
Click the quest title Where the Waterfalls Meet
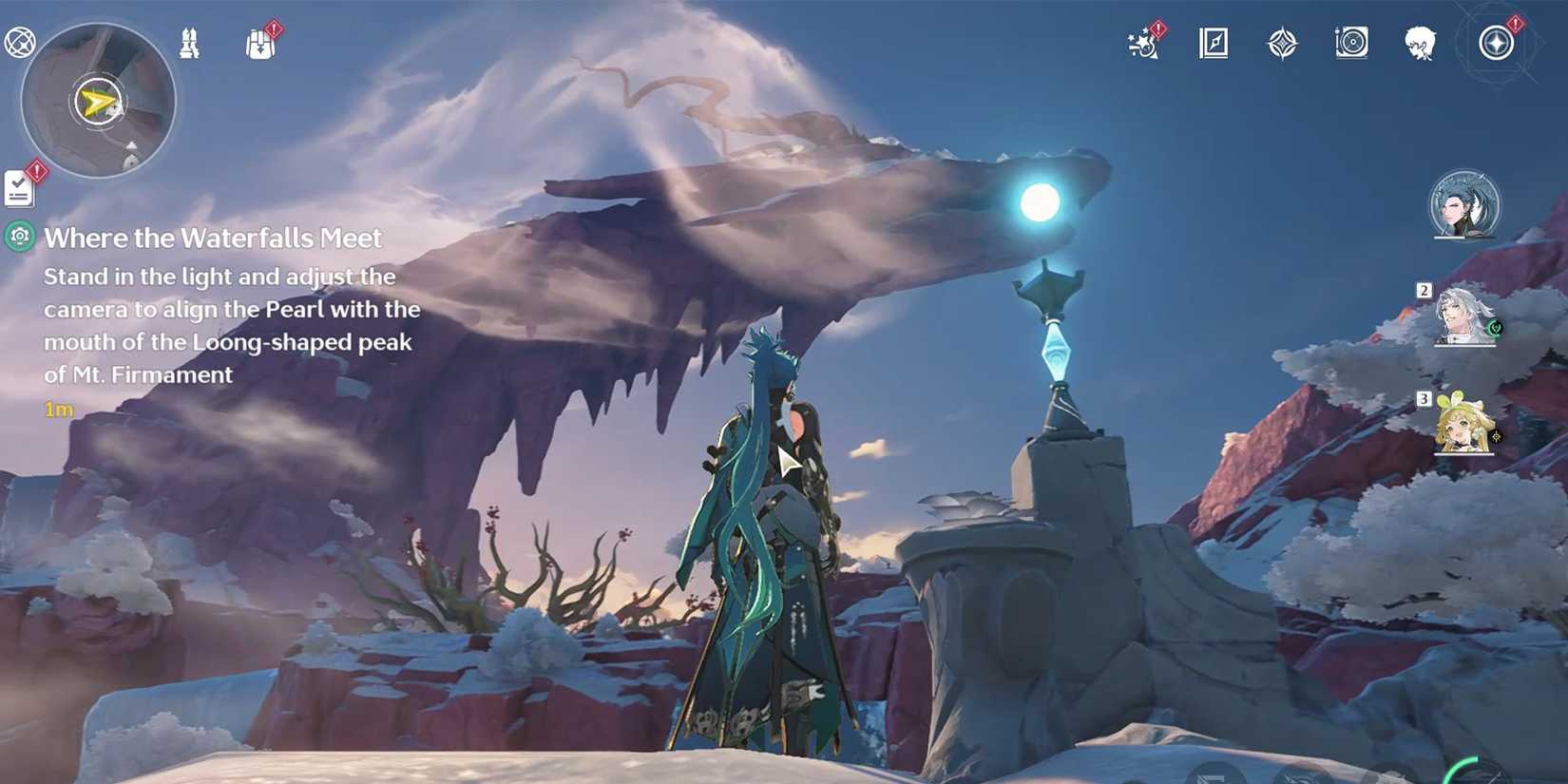click(x=215, y=238)
